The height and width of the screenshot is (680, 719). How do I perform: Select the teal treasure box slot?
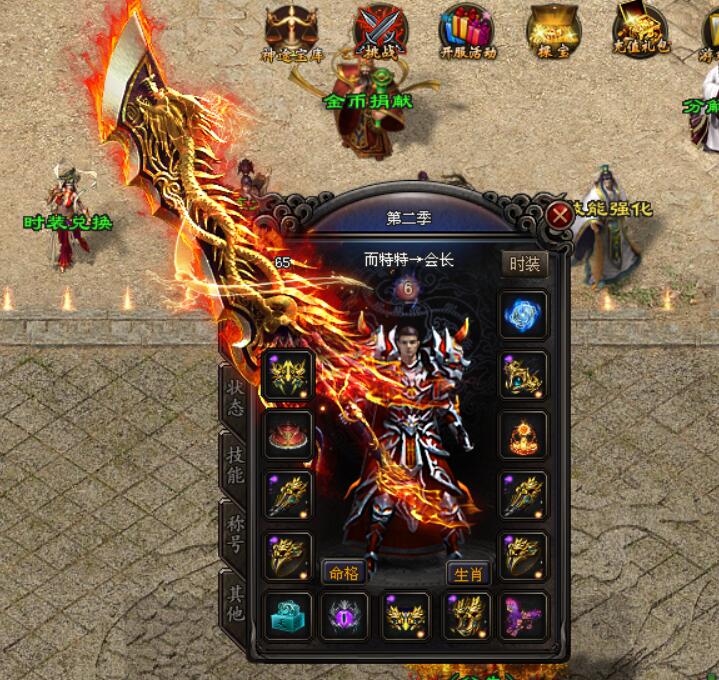pos(286,616)
